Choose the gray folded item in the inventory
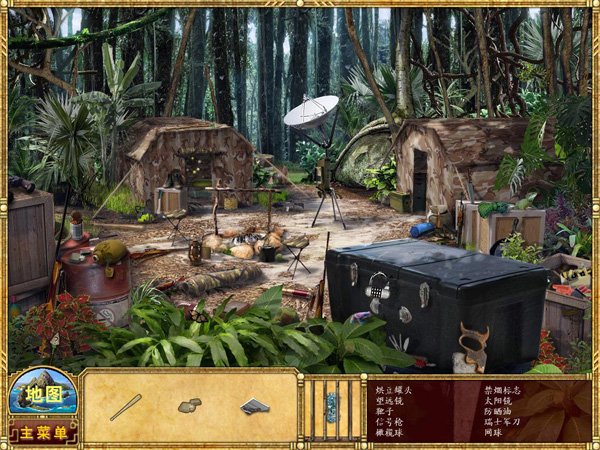 254,406
